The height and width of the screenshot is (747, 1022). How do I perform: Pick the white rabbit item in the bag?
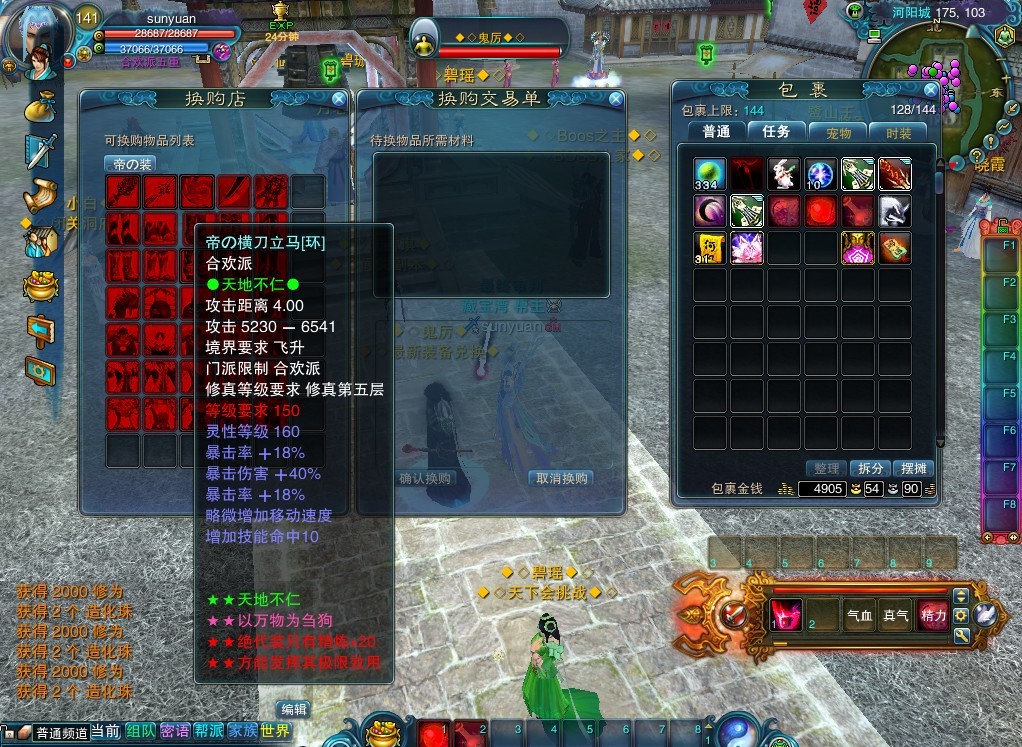click(x=784, y=174)
